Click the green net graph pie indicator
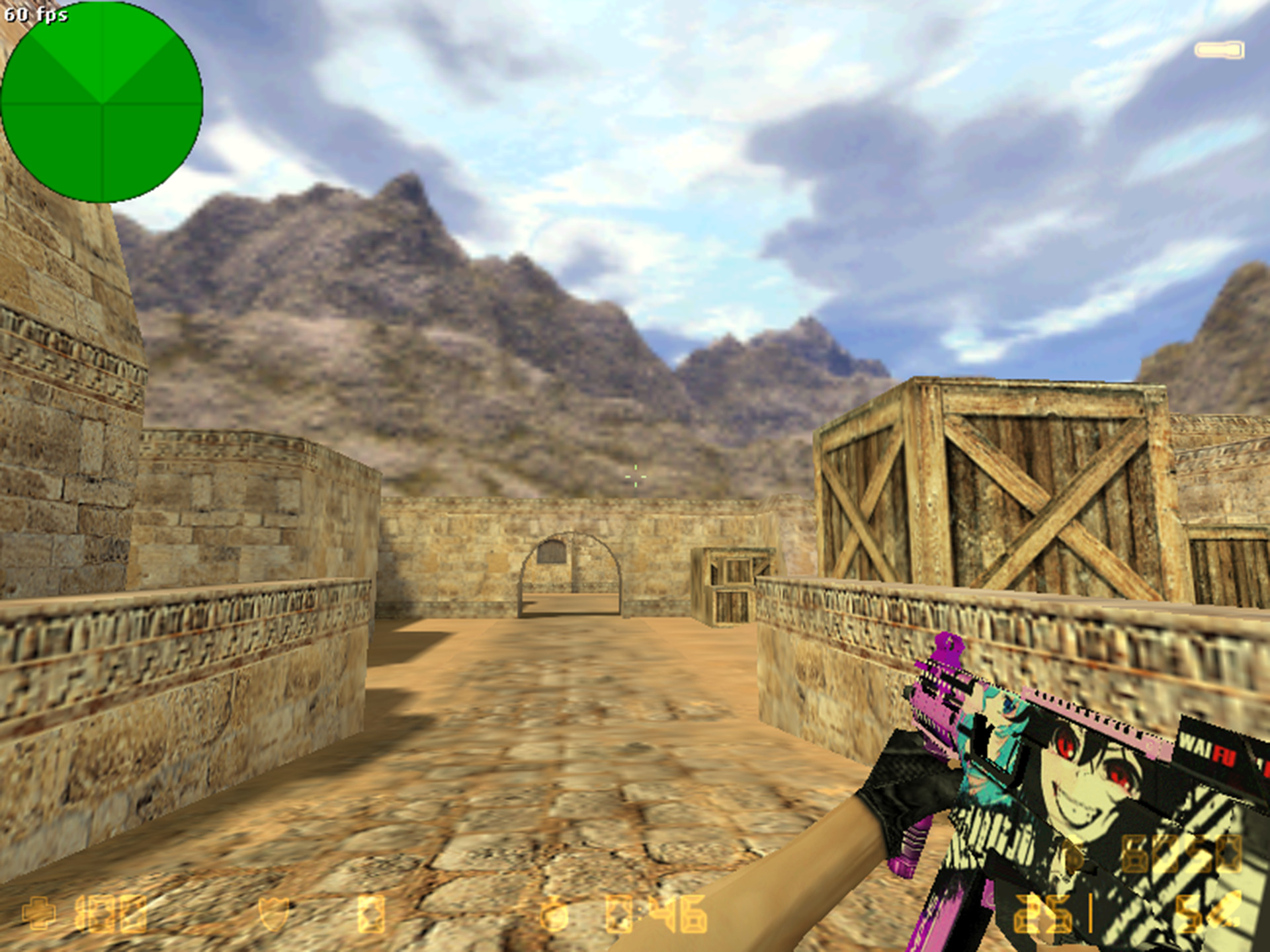 103,102
